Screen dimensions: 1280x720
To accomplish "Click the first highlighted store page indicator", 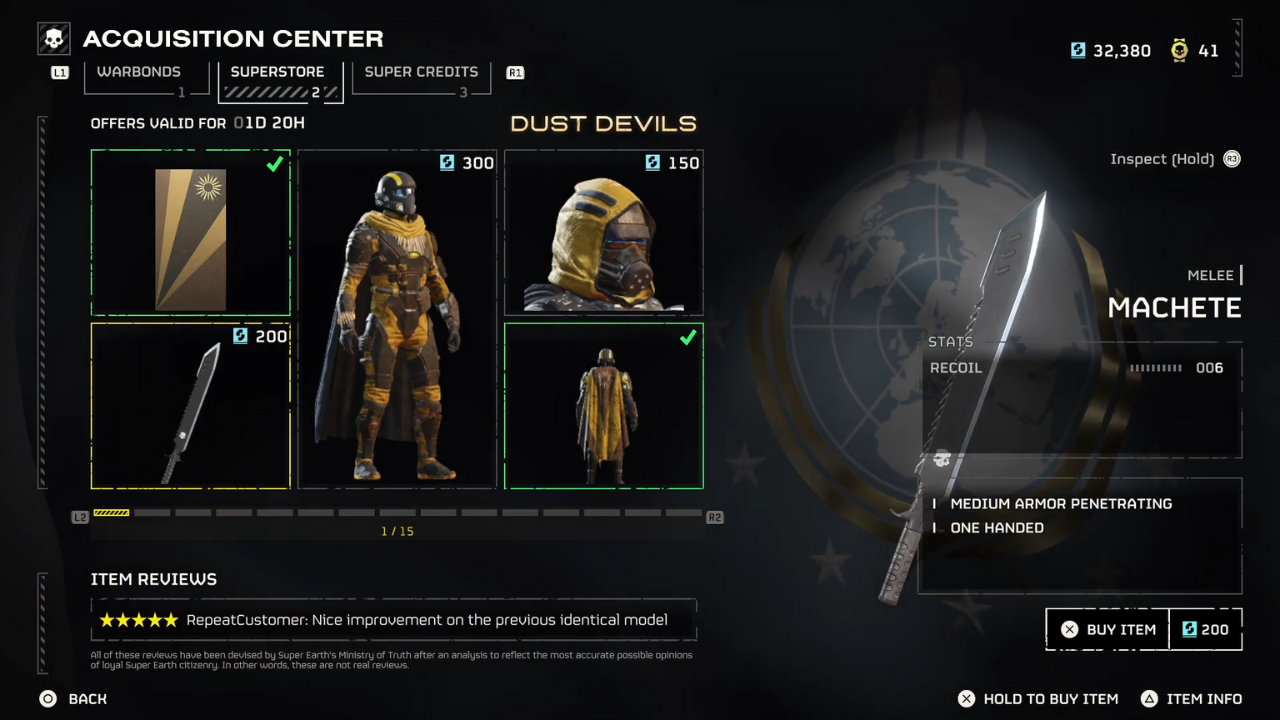I will click(x=111, y=513).
